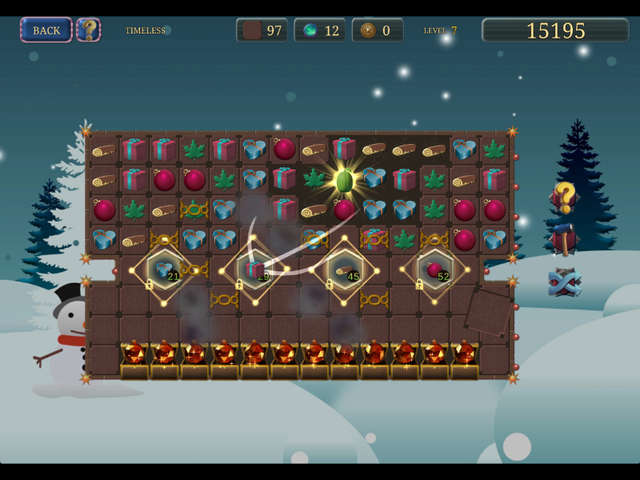The width and height of the screenshot is (640, 480).
Task: Pick the locked red ornament tile marked 52
Action: point(434,269)
